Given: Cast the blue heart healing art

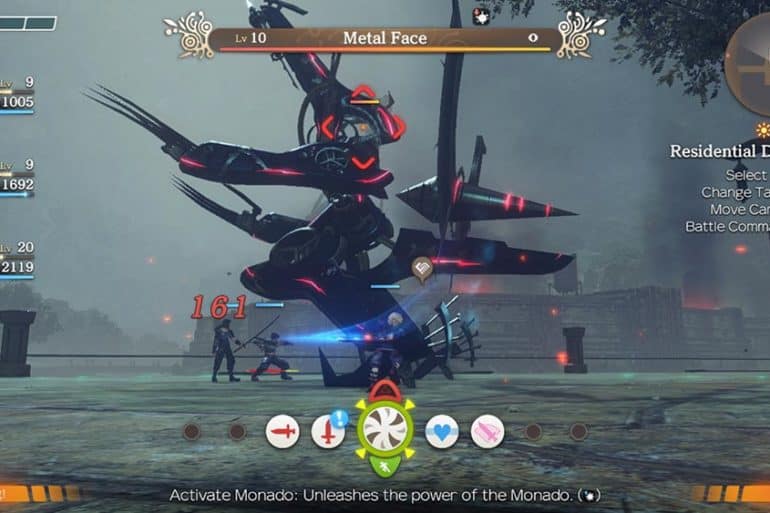Looking at the screenshot, I should [x=442, y=432].
